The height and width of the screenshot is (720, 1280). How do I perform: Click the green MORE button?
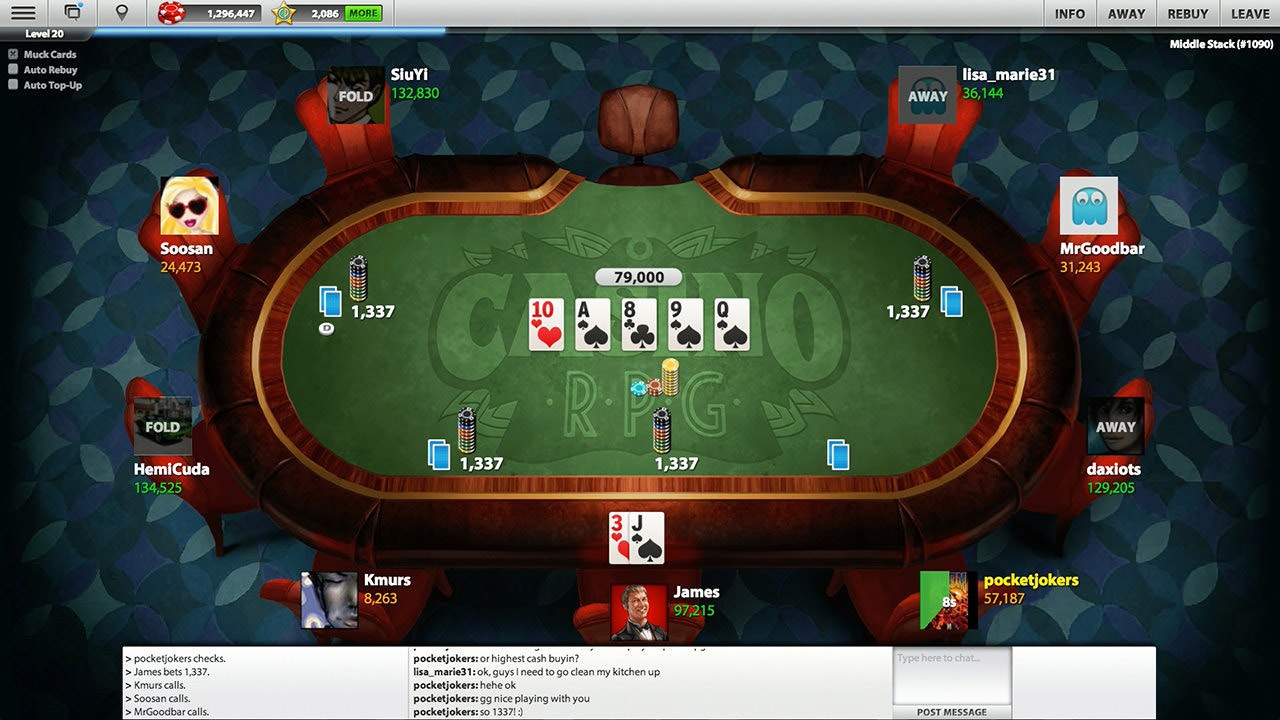pos(363,14)
